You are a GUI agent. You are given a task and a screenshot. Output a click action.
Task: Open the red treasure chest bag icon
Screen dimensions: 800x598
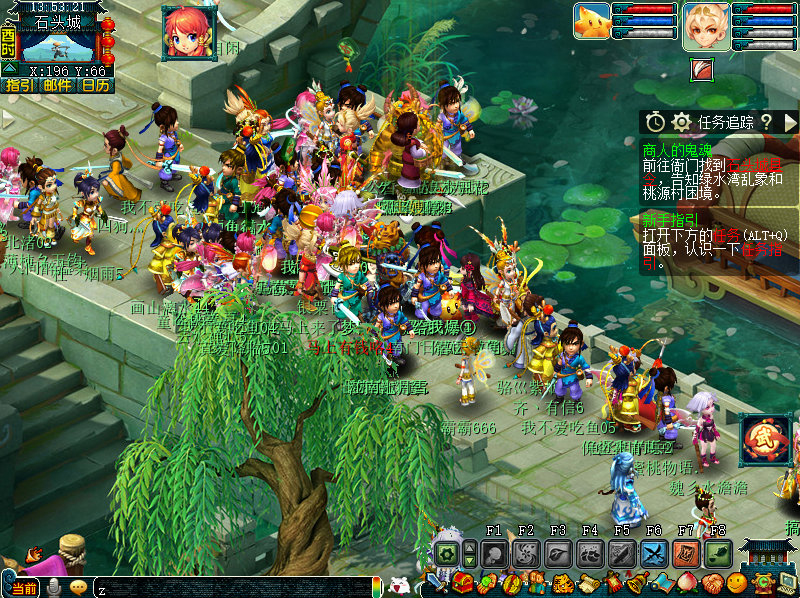462,583
